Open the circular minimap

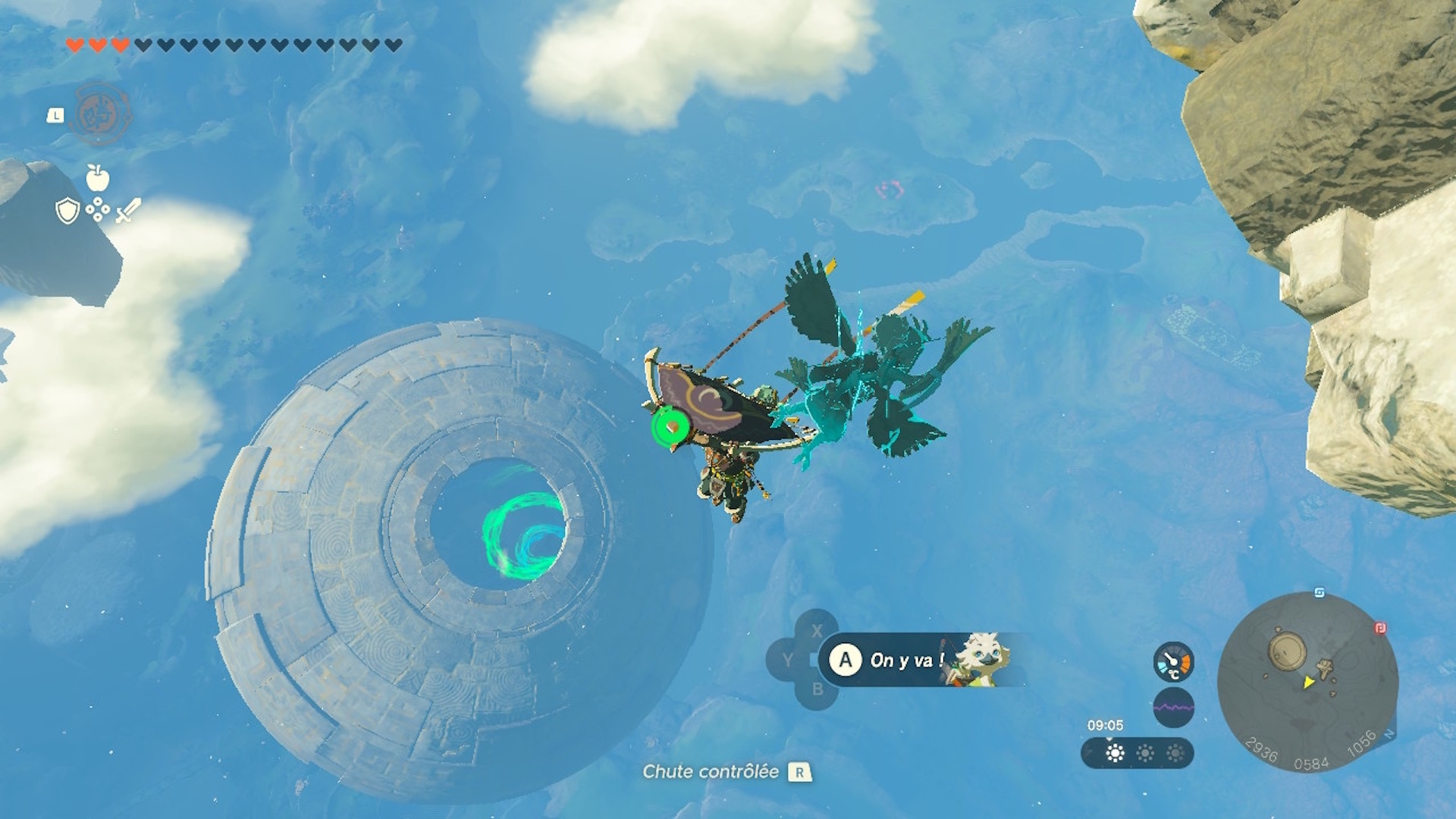pyautogui.click(x=1308, y=682)
